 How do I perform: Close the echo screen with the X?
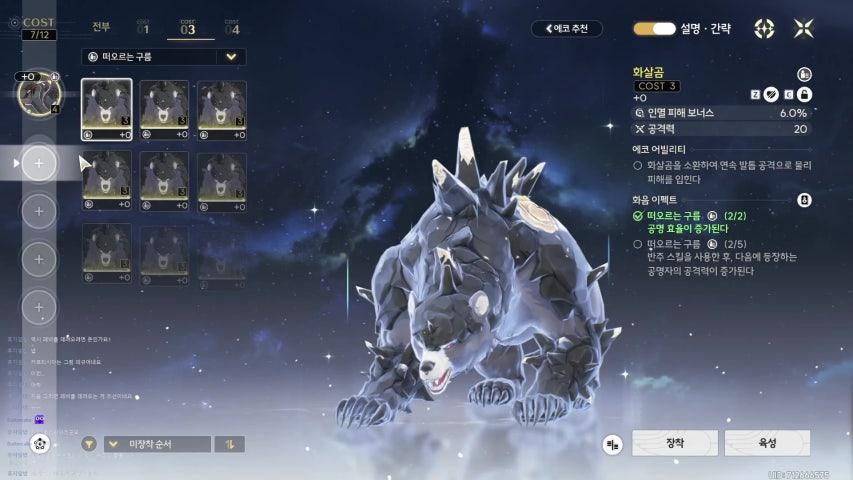tap(804, 29)
